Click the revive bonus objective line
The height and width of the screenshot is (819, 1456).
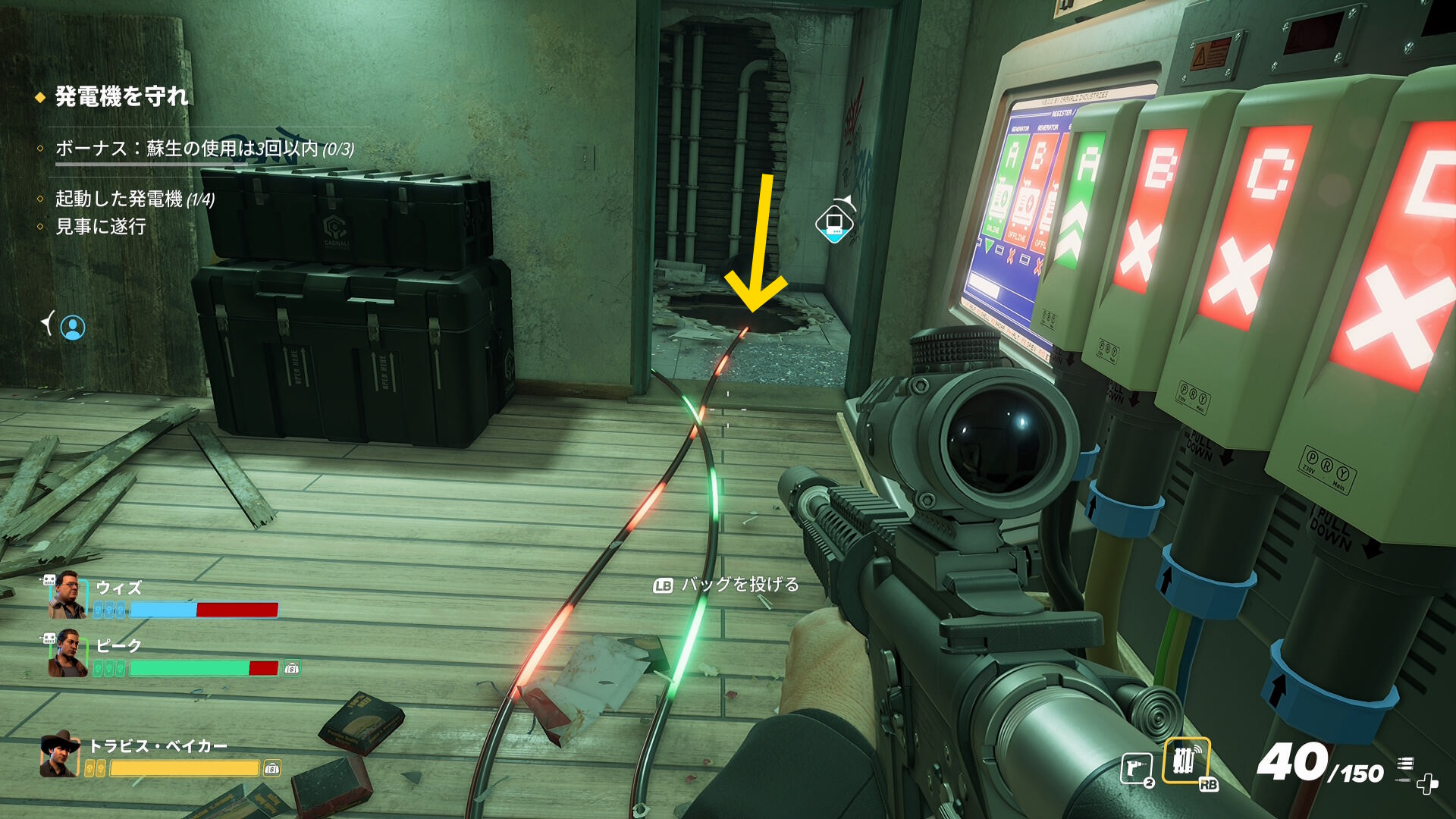(205, 149)
